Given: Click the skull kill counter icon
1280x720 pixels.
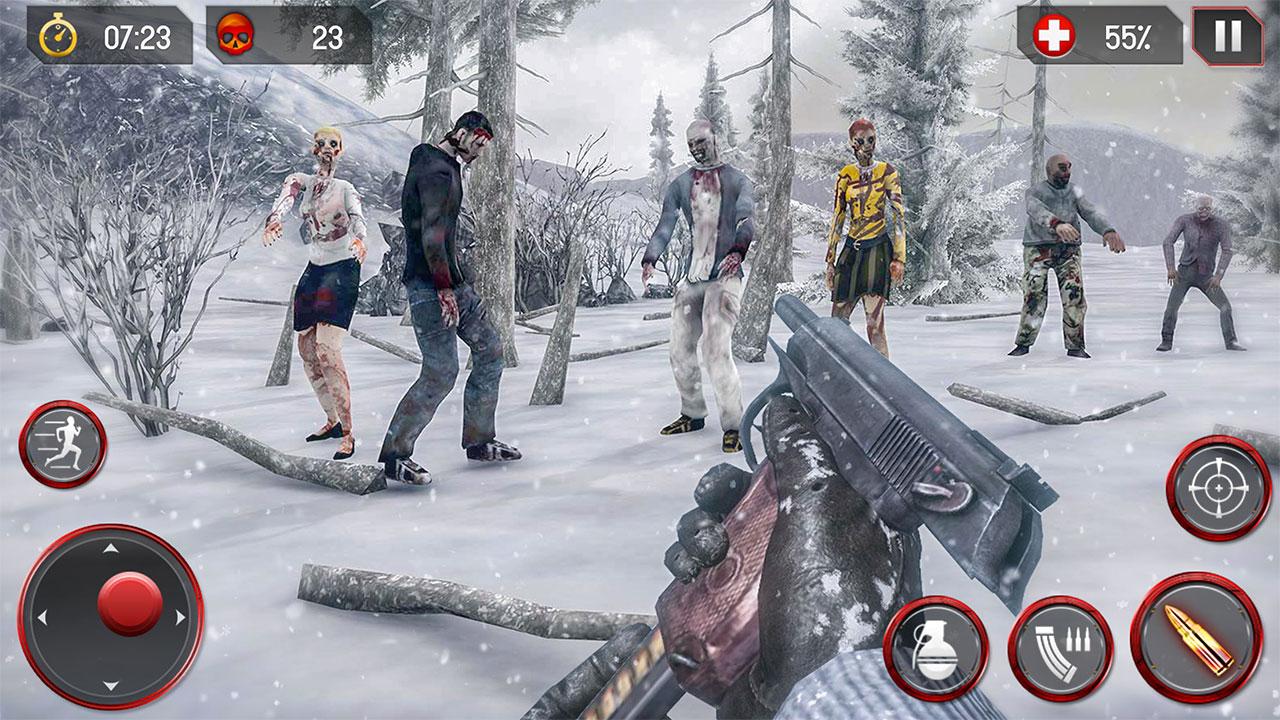Looking at the screenshot, I should click(236, 33).
